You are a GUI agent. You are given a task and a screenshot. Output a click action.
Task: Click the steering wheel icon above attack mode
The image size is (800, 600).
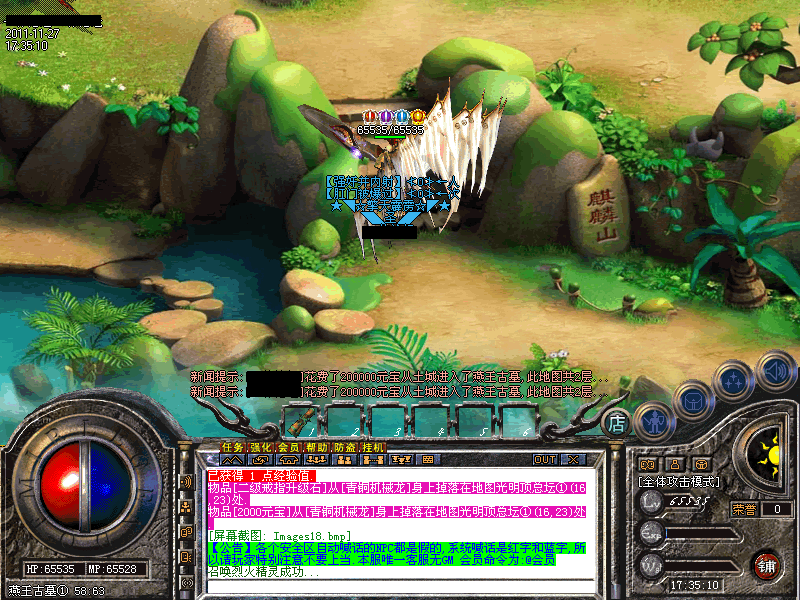click(x=702, y=464)
